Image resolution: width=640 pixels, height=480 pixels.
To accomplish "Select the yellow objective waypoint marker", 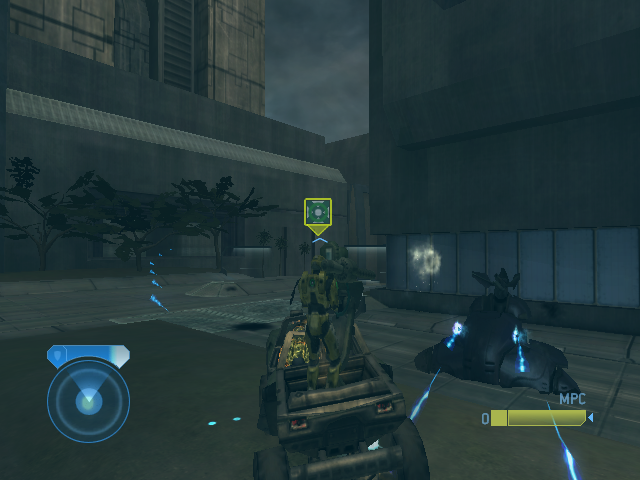I will coord(318,212).
